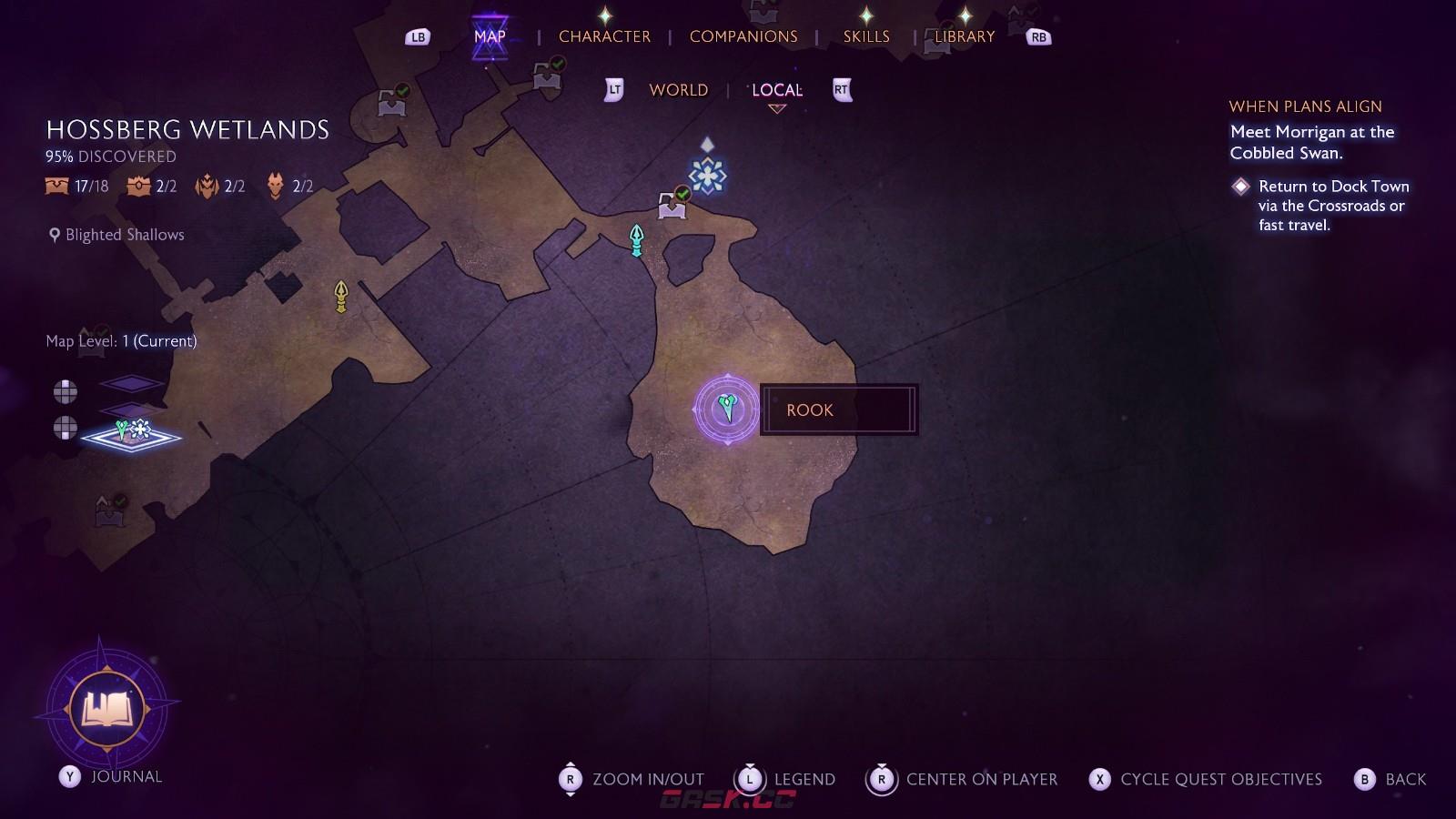
Task: Switch to the World map view
Action: click(678, 90)
